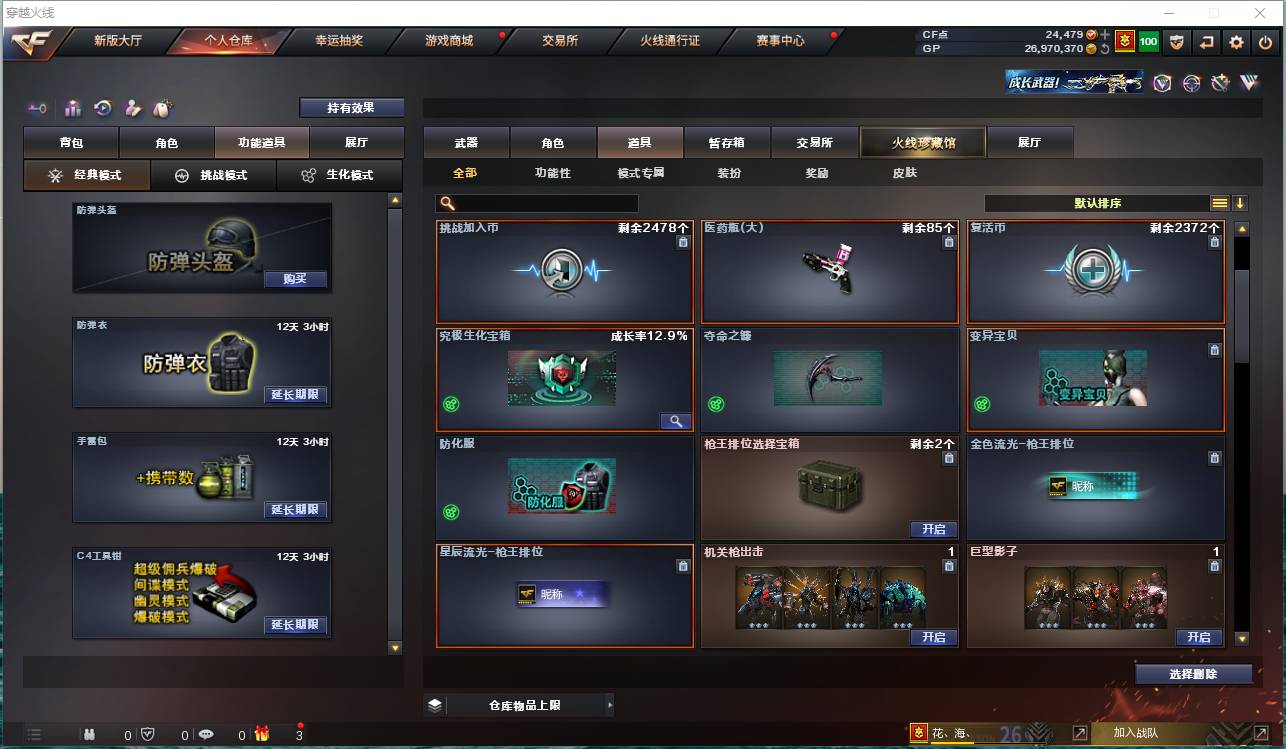The image size is (1286, 749).
Task: Open the list menu icon at bottom left
Action: coord(34,734)
